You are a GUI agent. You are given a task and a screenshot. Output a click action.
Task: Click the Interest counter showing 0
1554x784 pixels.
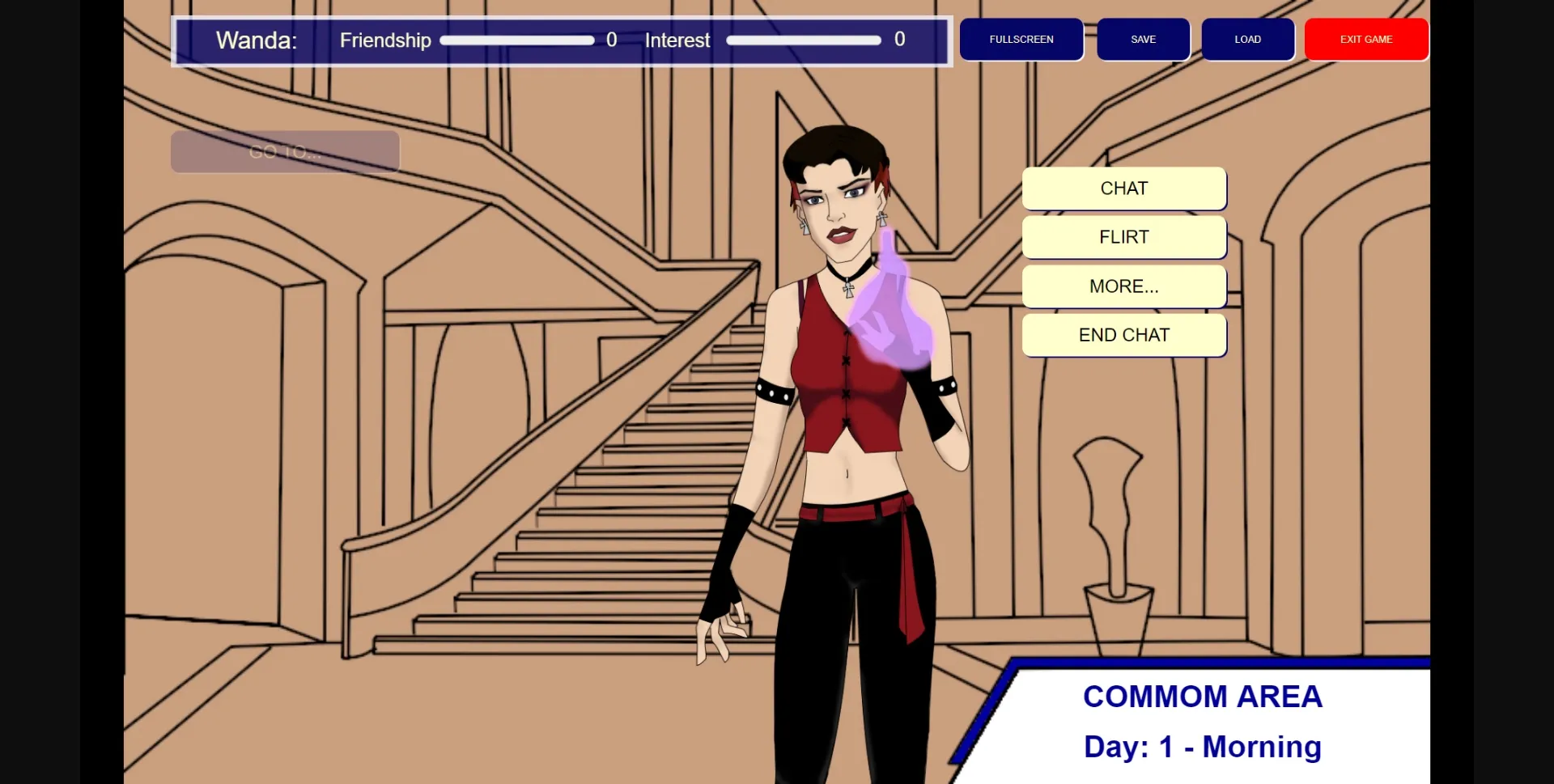click(898, 38)
